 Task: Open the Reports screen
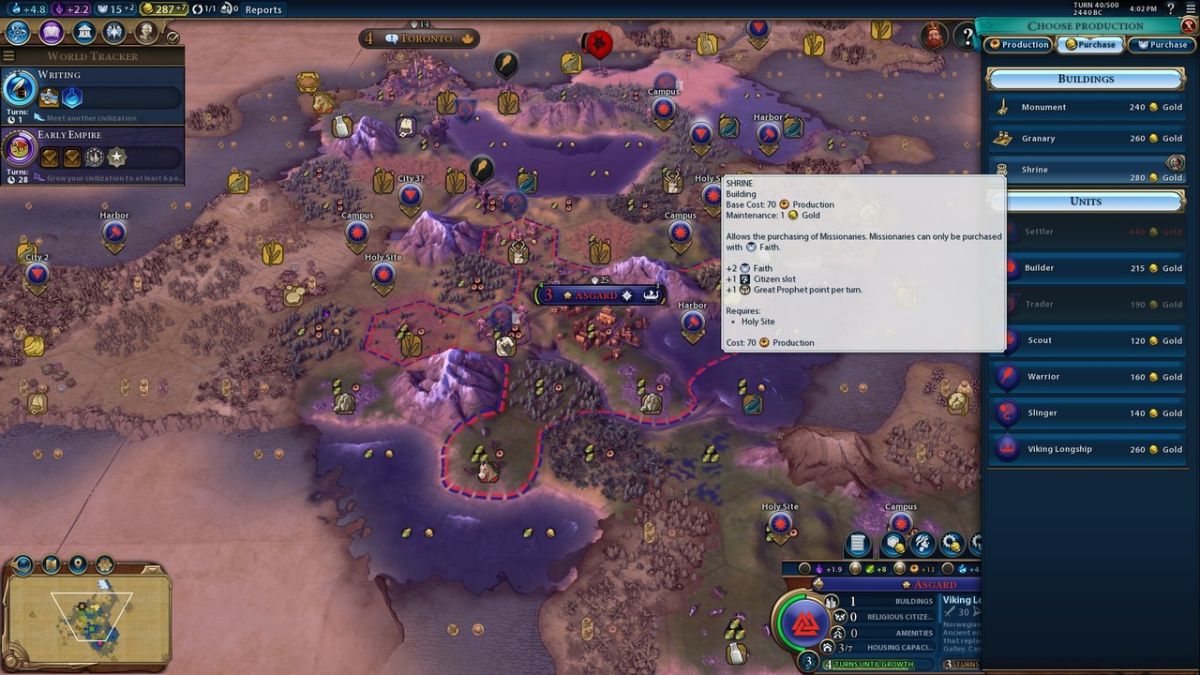tap(263, 9)
